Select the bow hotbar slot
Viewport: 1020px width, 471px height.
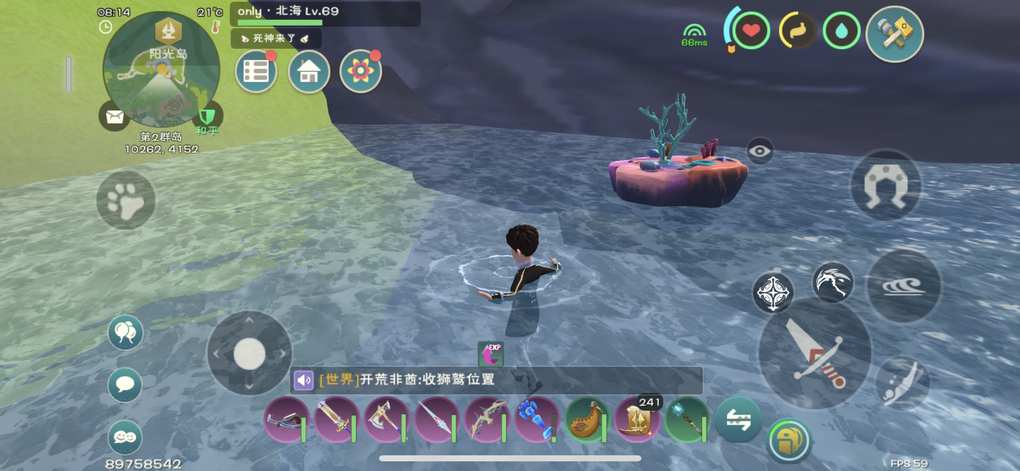coord(486,419)
